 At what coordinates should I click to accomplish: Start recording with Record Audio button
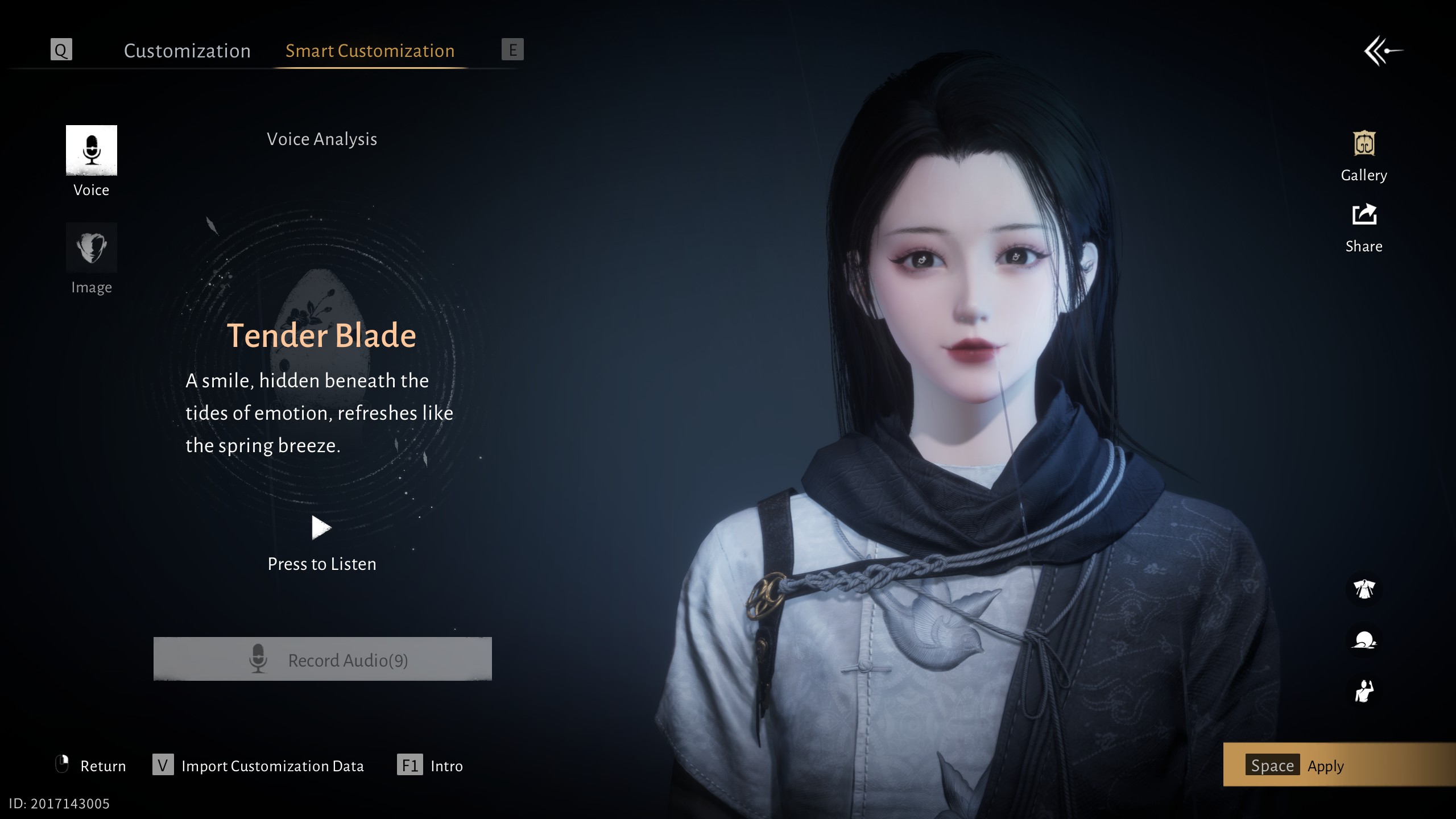point(322,659)
